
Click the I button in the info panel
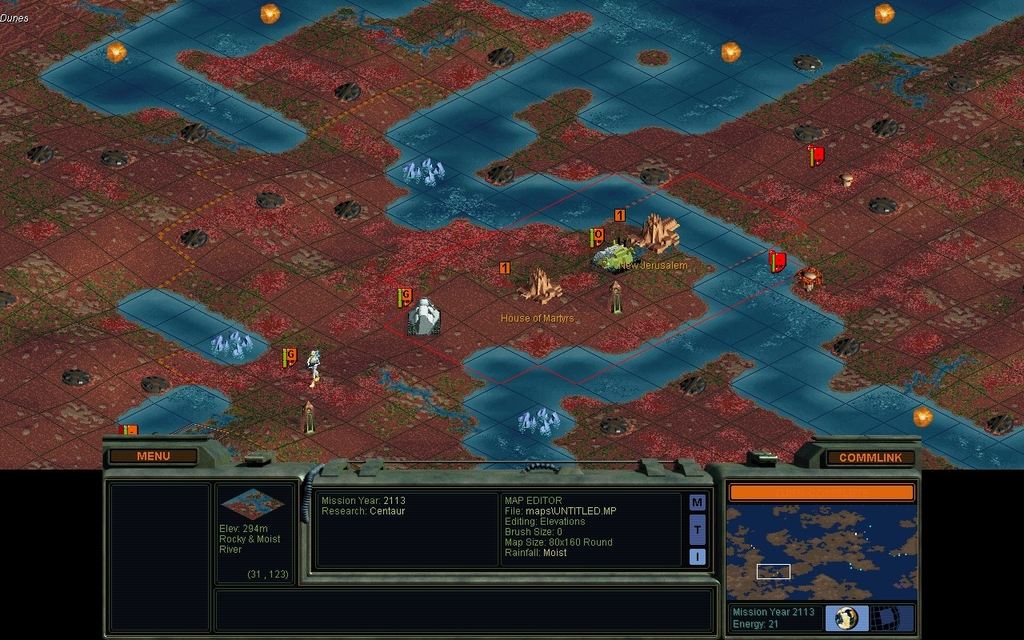pyautogui.click(x=697, y=556)
